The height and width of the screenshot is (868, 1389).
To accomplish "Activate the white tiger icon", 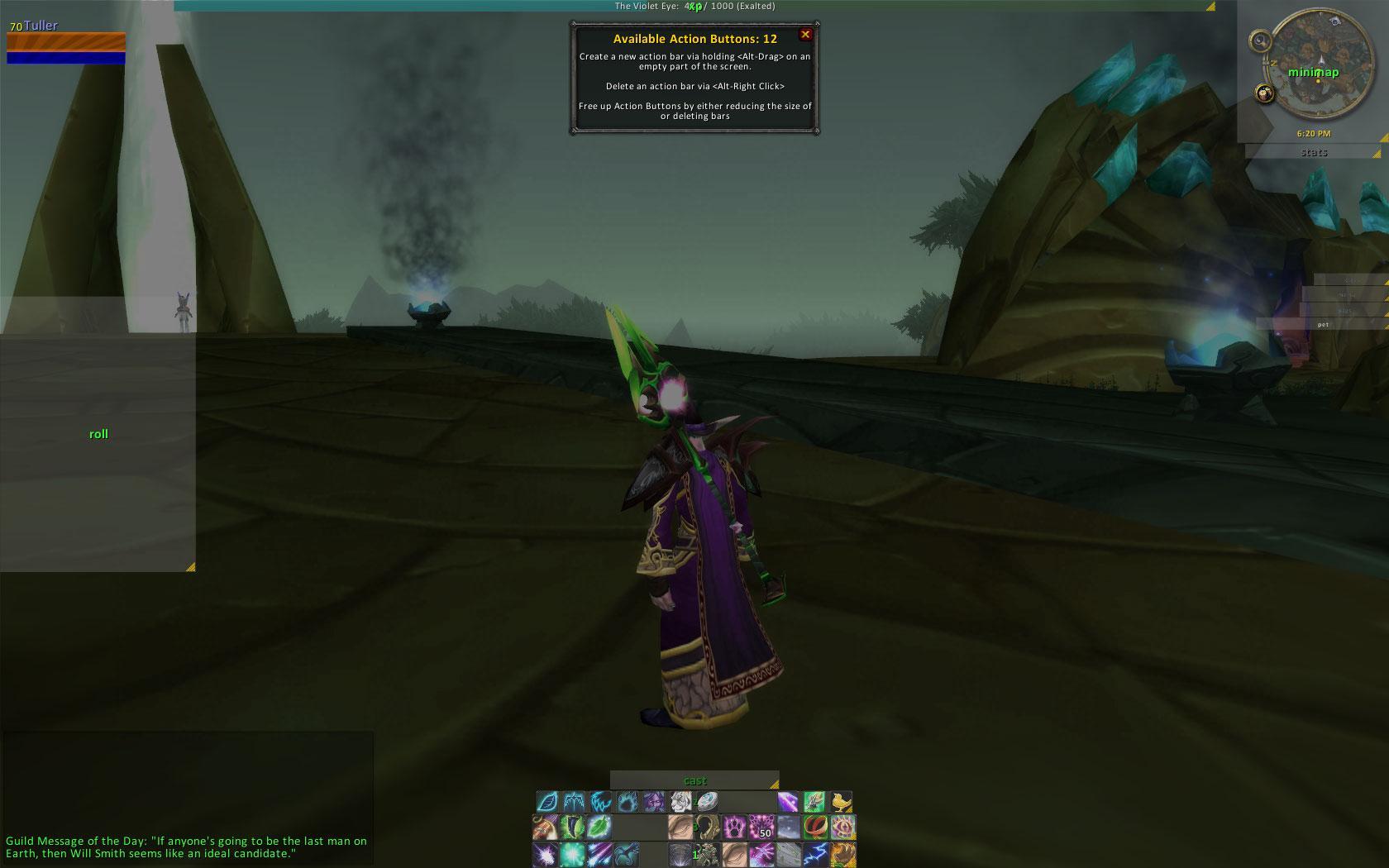I will tap(680, 801).
